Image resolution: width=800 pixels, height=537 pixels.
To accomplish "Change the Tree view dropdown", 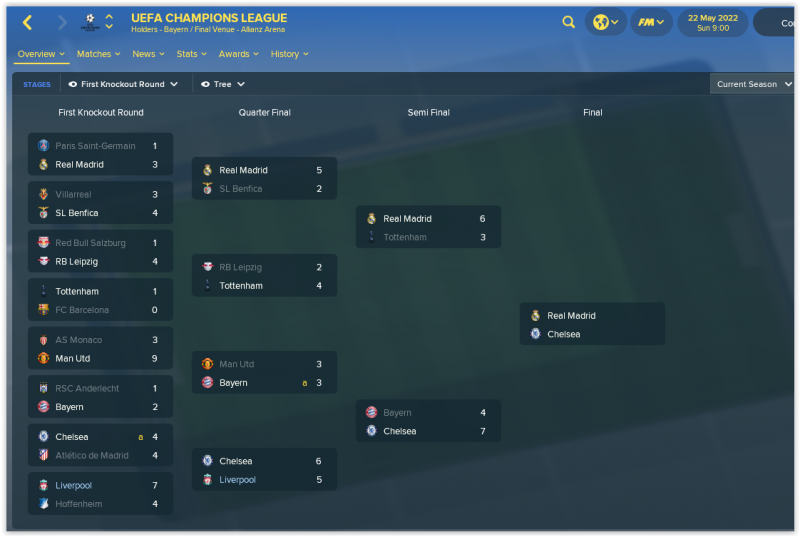I will 223,85.
